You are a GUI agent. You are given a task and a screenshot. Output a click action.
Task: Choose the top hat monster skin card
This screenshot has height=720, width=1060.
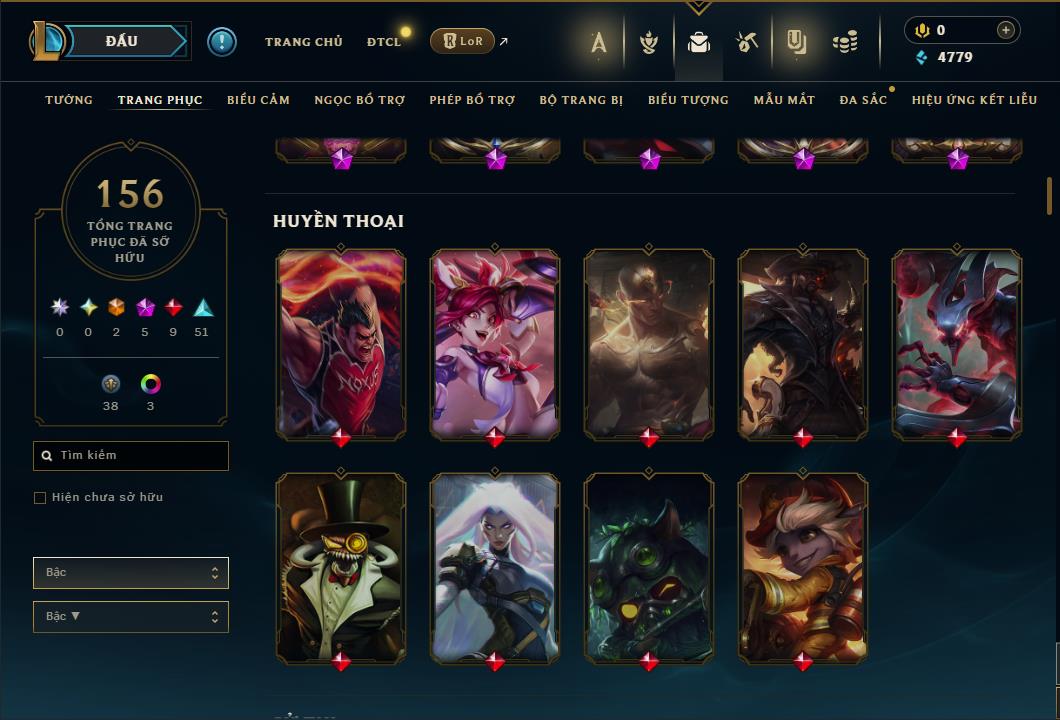(x=341, y=566)
